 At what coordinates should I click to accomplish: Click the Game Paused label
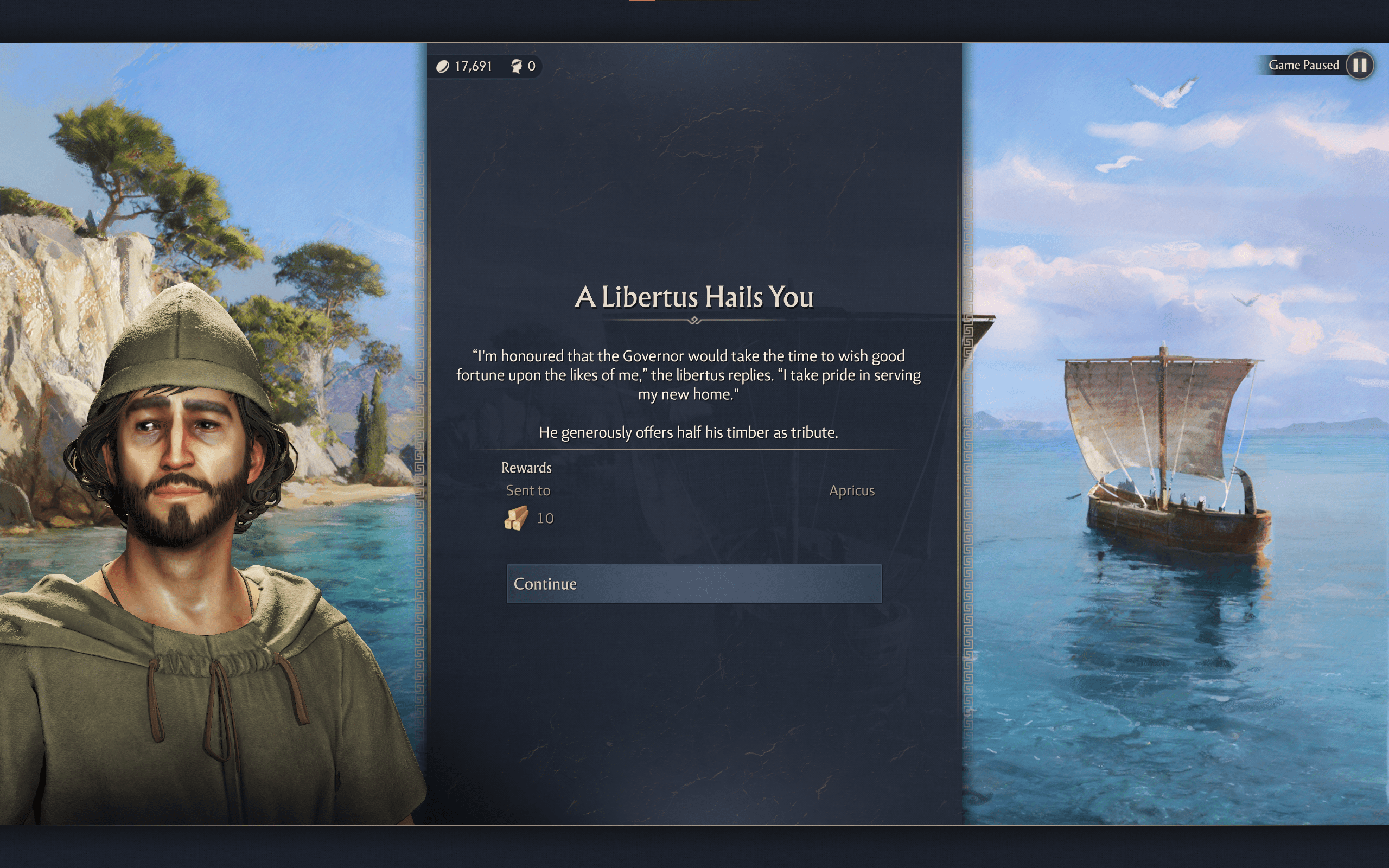pyautogui.click(x=1304, y=65)
